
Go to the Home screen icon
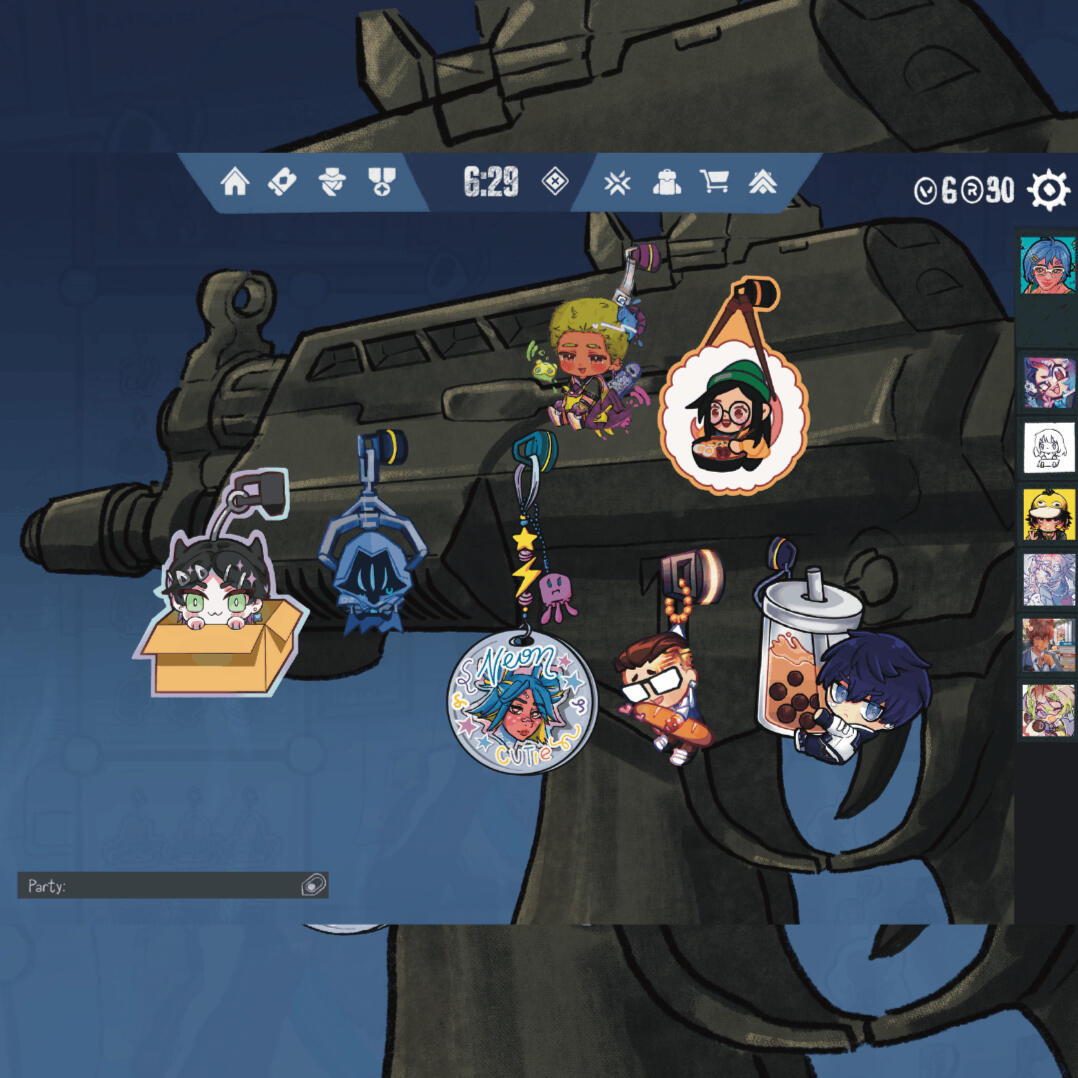pos(235,182)
